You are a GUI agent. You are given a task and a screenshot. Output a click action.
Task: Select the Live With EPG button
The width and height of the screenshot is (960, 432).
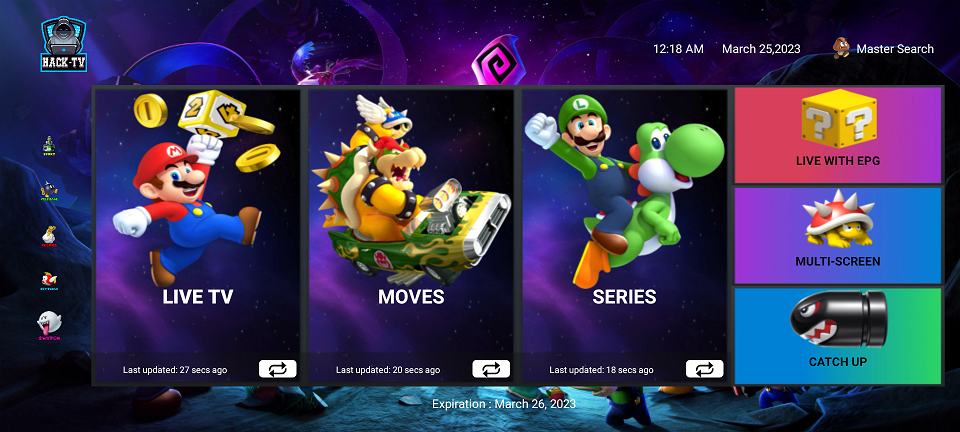(838, 135)
